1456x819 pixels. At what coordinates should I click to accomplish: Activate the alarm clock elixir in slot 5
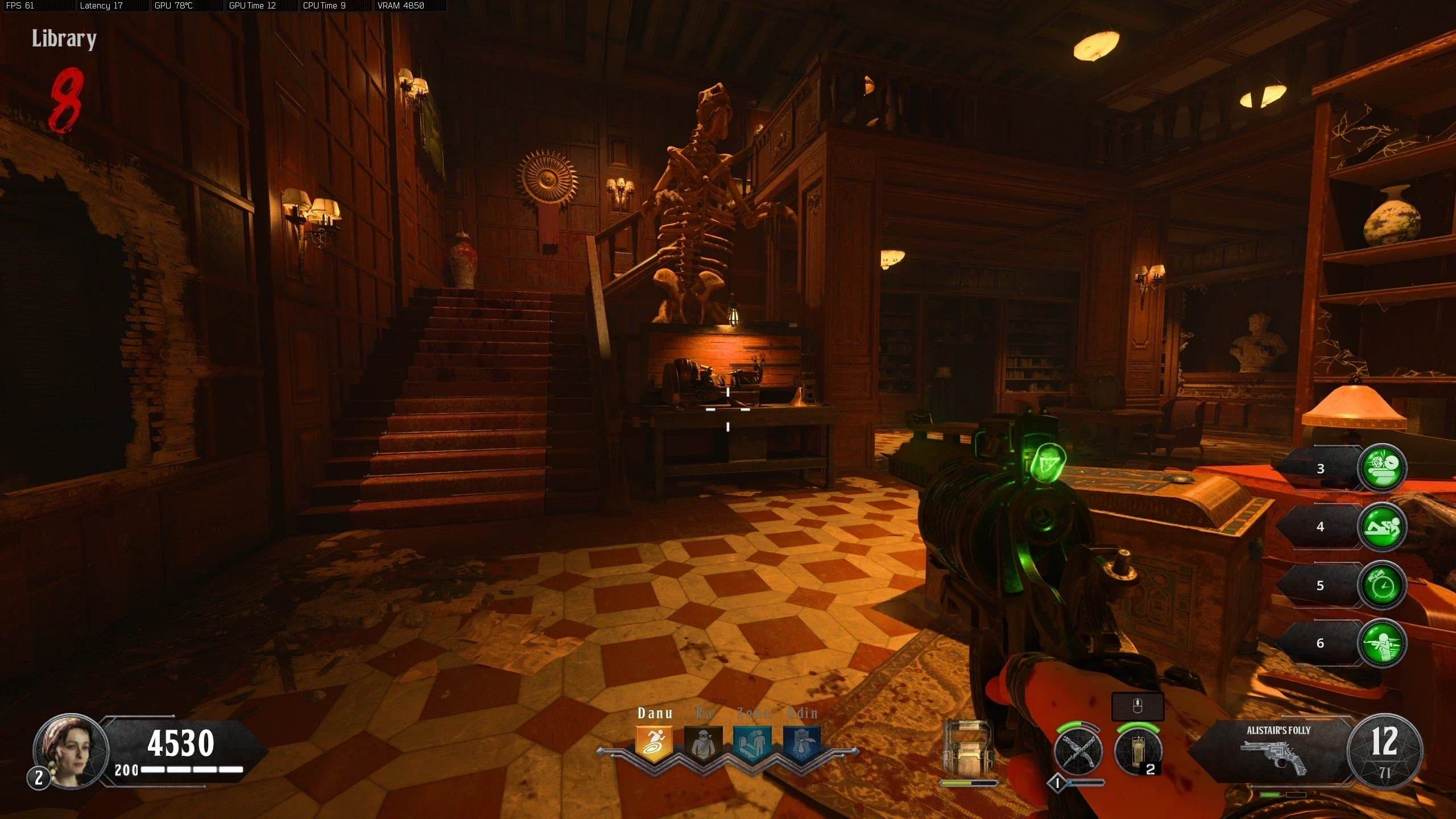[x=1381, y=585]
